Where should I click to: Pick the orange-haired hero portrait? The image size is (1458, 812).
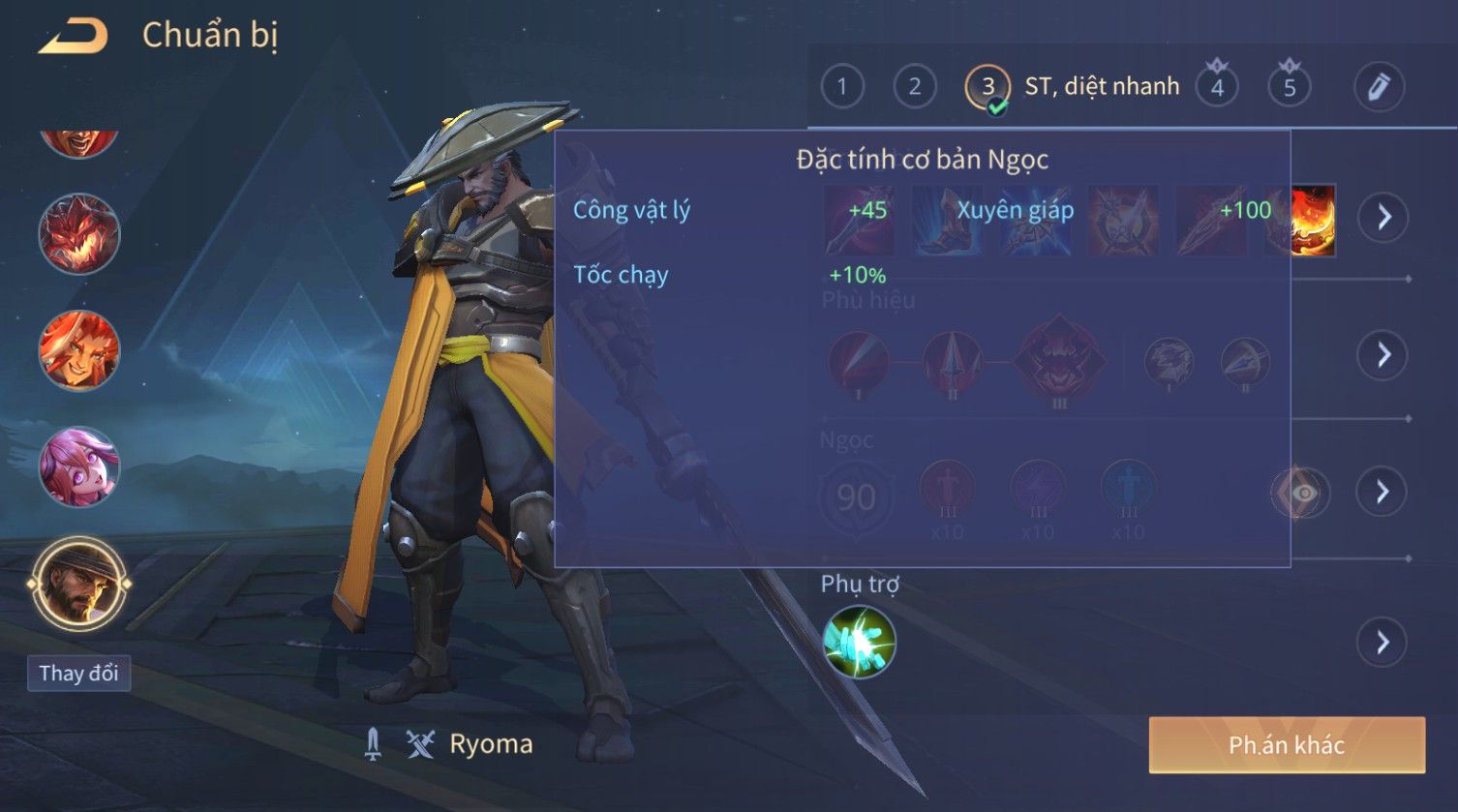[x=79, y=350]
